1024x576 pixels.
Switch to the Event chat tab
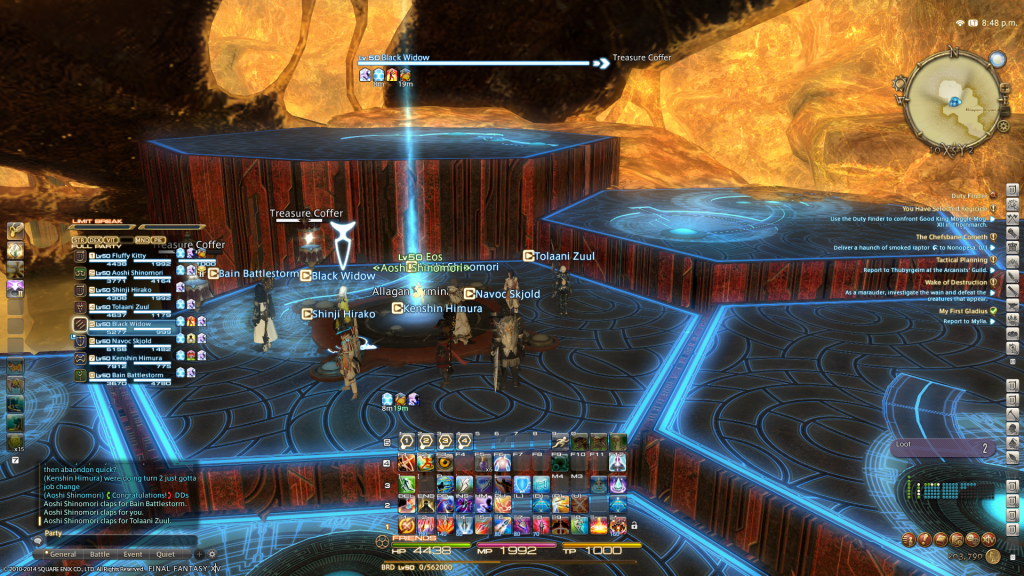tap(133, 553)
